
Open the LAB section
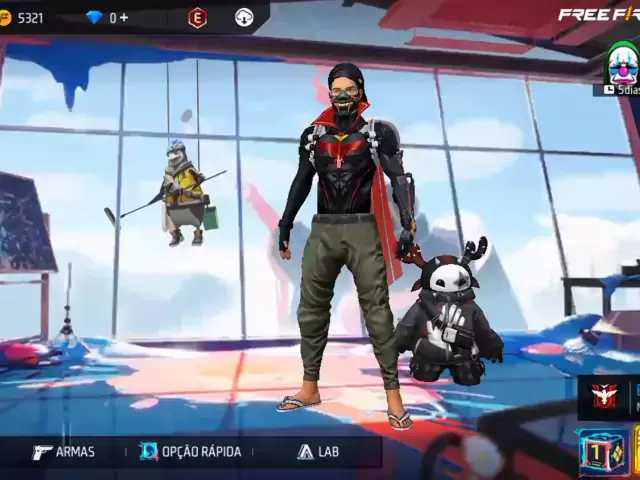coord(318,452)
